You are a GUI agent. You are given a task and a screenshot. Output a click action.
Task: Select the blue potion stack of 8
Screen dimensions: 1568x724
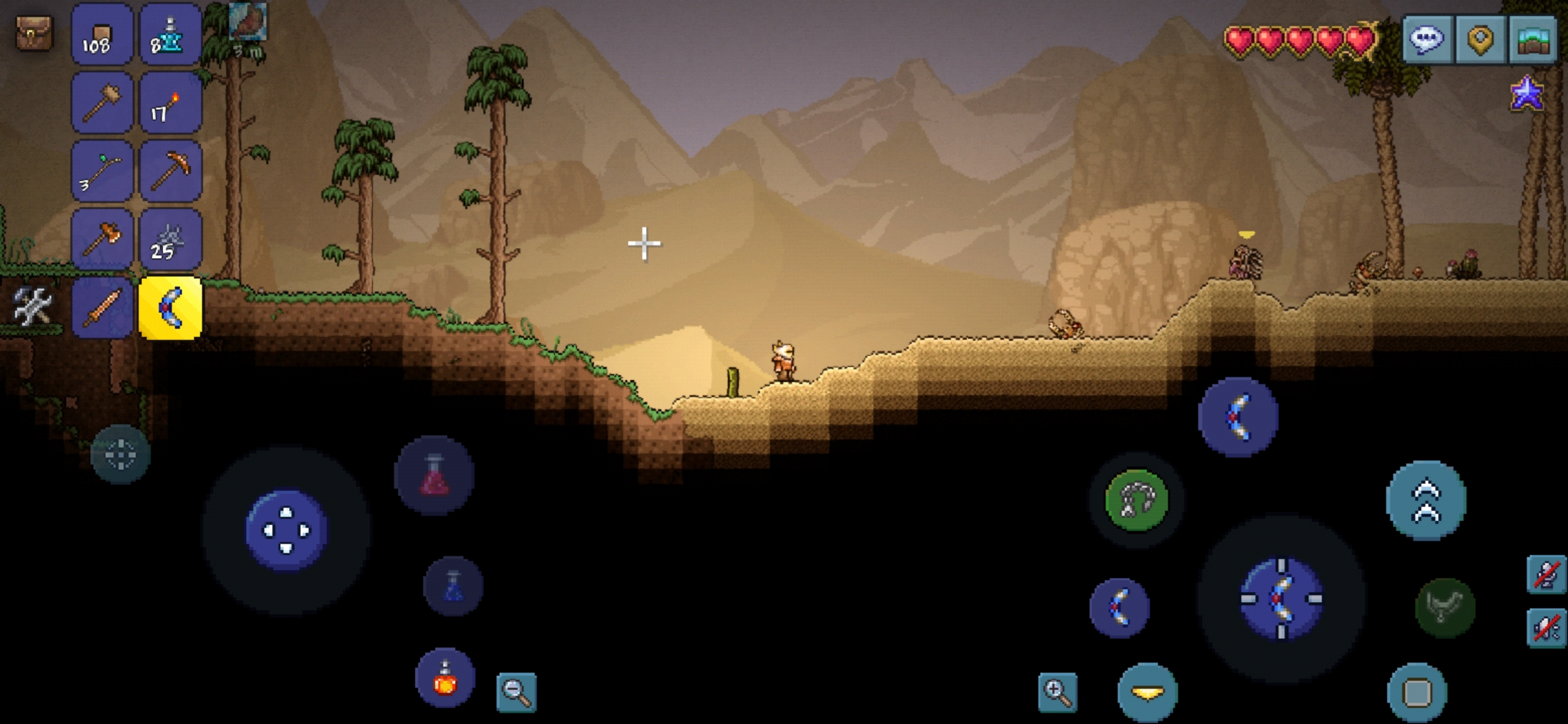170,35
